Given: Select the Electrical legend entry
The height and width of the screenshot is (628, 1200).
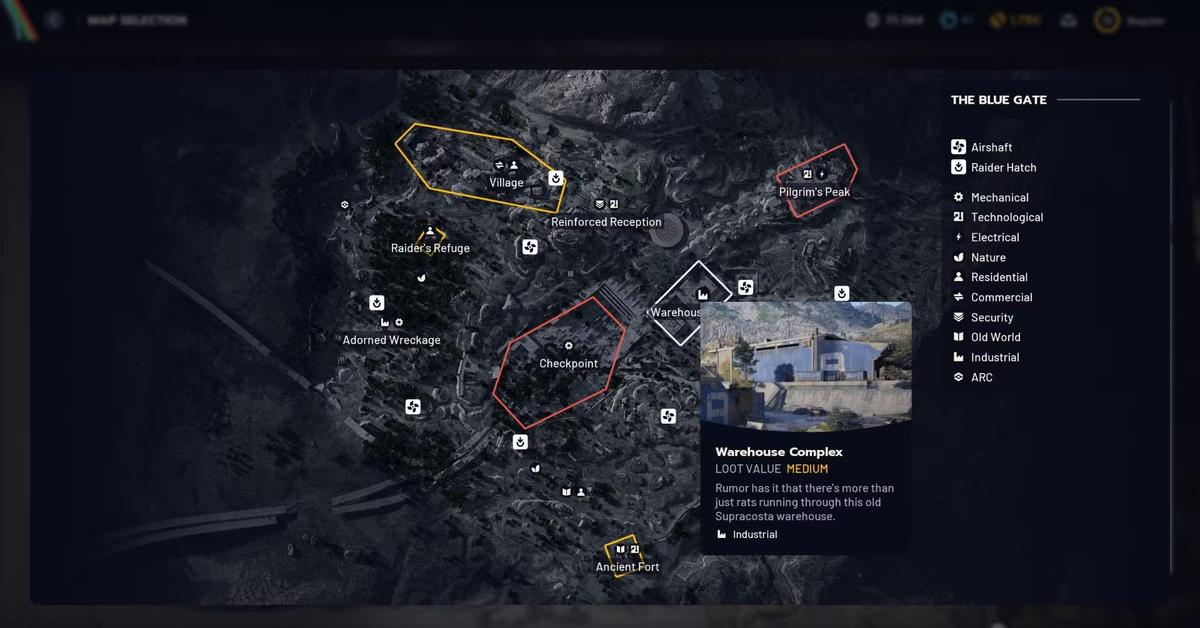Looking at the screenshot, I should 995,237.
